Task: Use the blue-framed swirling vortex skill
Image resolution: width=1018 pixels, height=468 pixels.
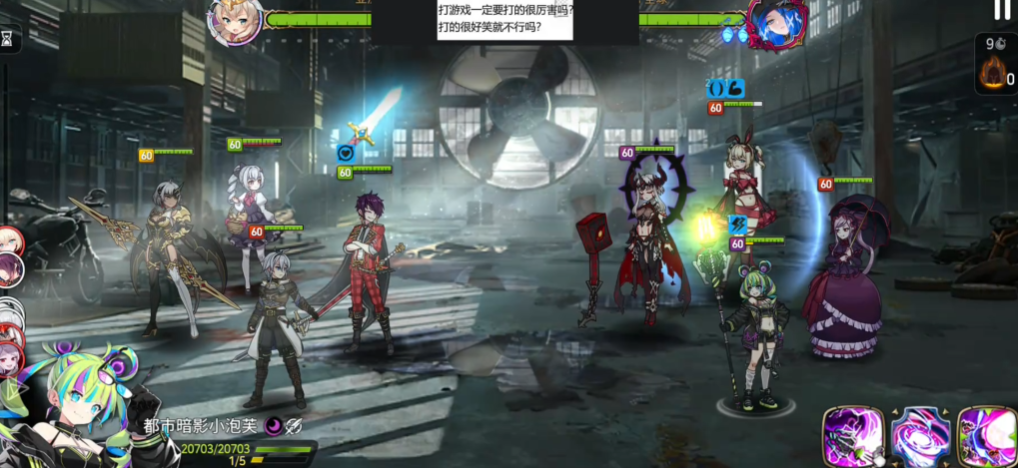Action: tap(920, 436)
